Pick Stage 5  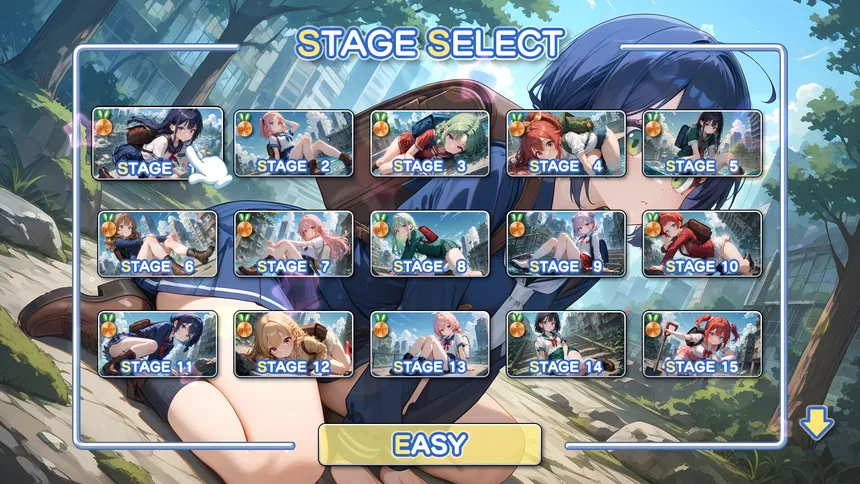click(x=702, y=143)
